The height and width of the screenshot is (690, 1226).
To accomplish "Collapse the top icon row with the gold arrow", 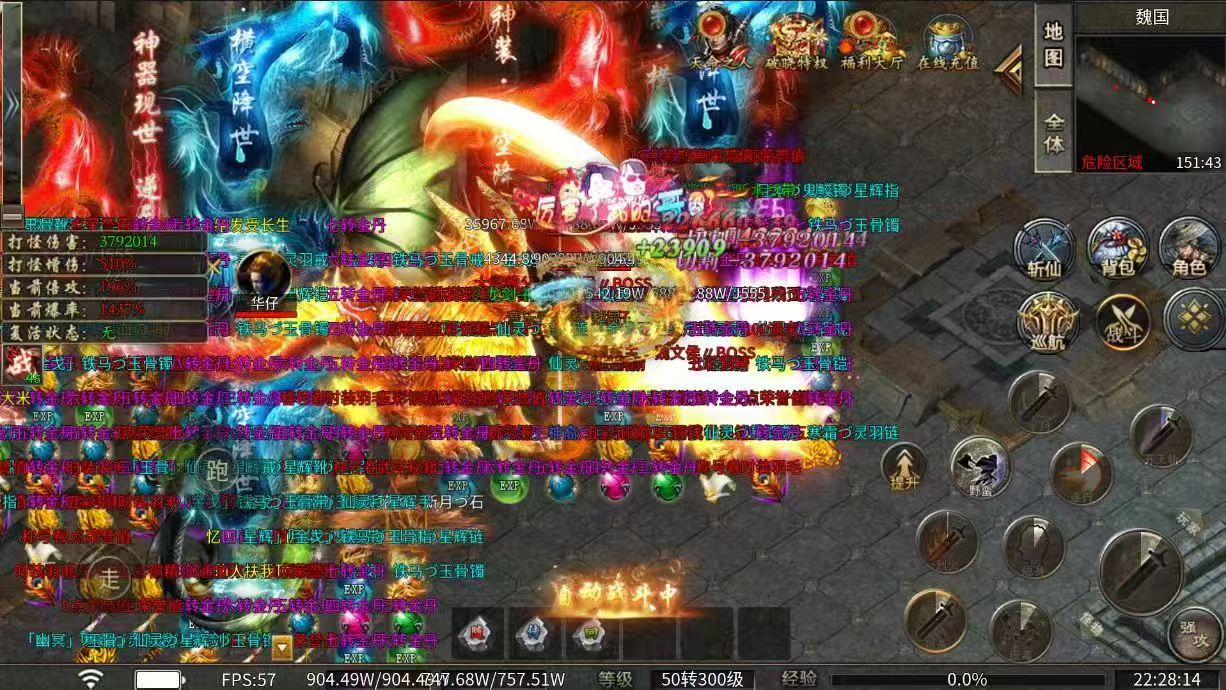I will pos(1012,70).
